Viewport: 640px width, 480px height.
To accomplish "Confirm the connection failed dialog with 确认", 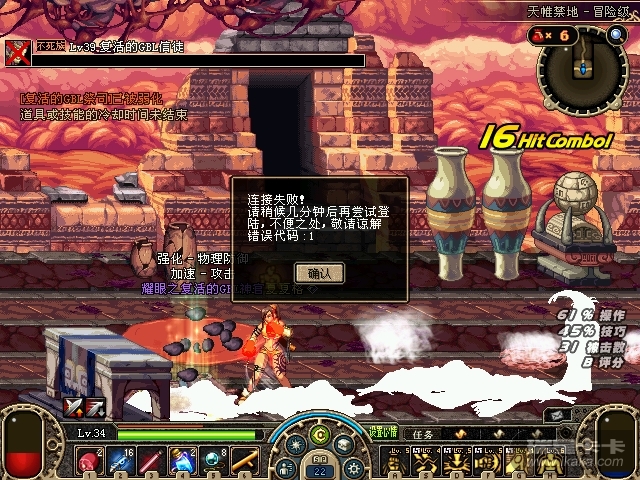I will click(x=319, y=272).
